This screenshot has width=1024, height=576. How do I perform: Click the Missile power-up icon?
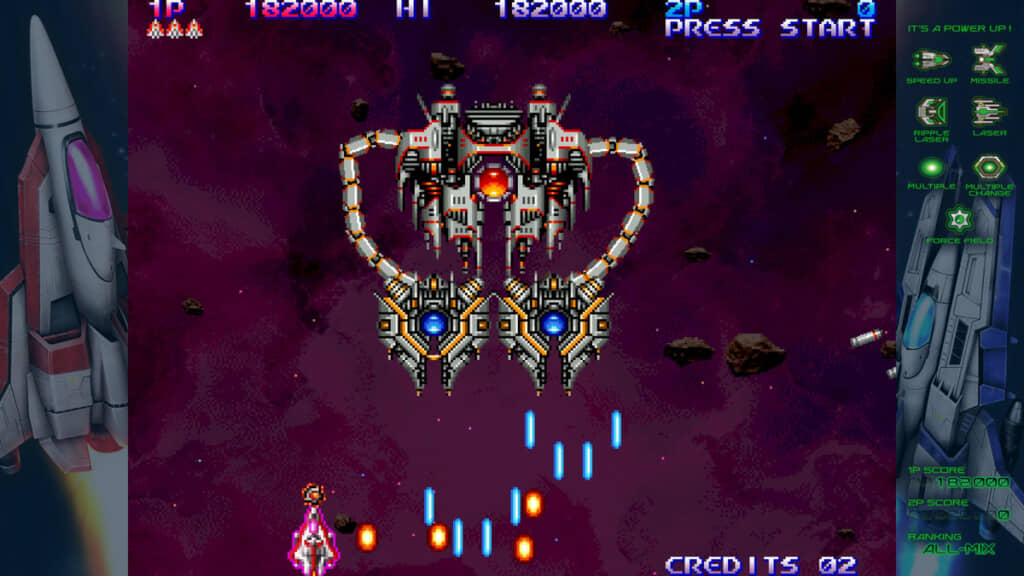(x=989, y=60)
